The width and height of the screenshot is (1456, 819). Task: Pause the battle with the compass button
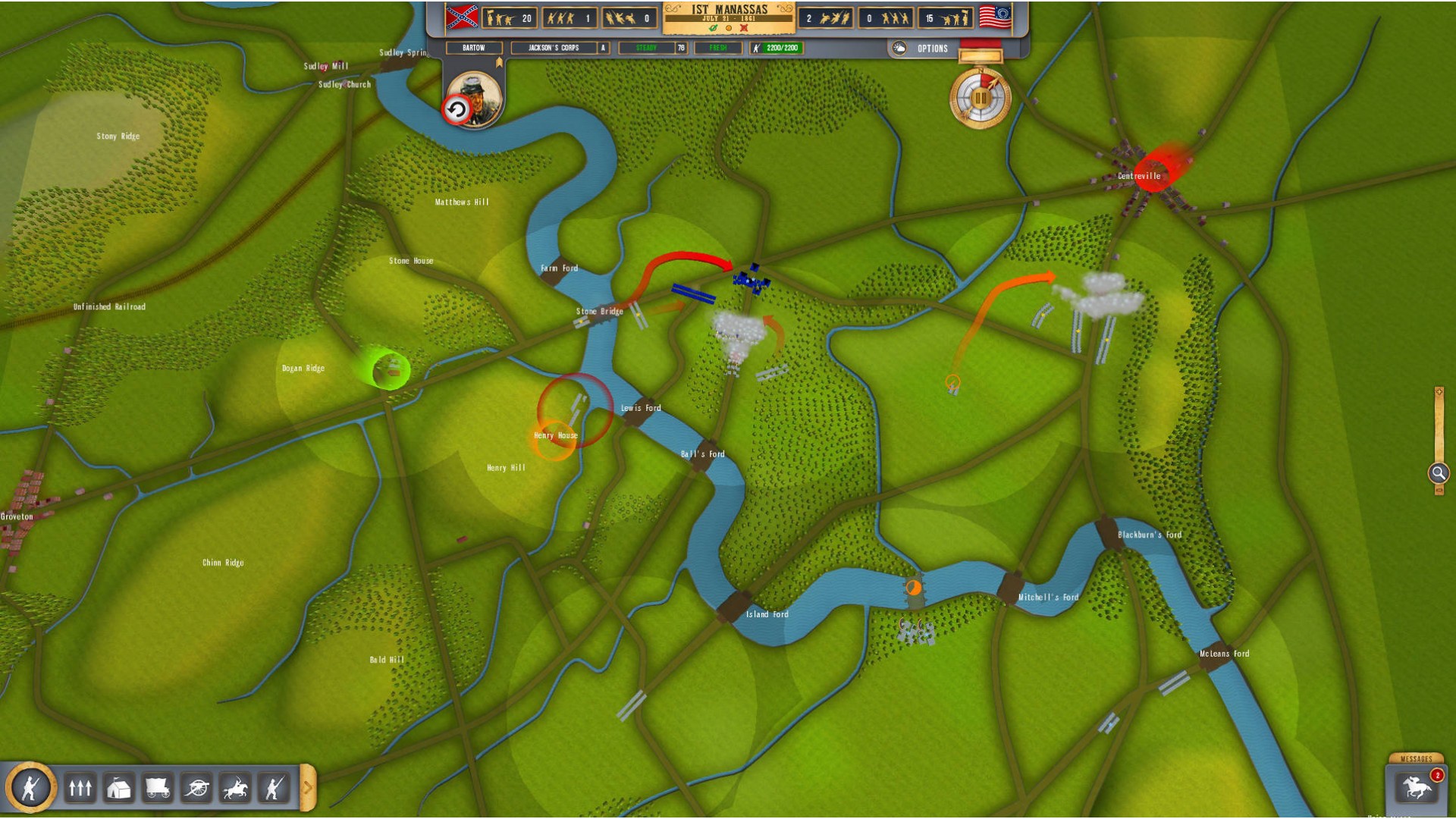tap(980, 99)
